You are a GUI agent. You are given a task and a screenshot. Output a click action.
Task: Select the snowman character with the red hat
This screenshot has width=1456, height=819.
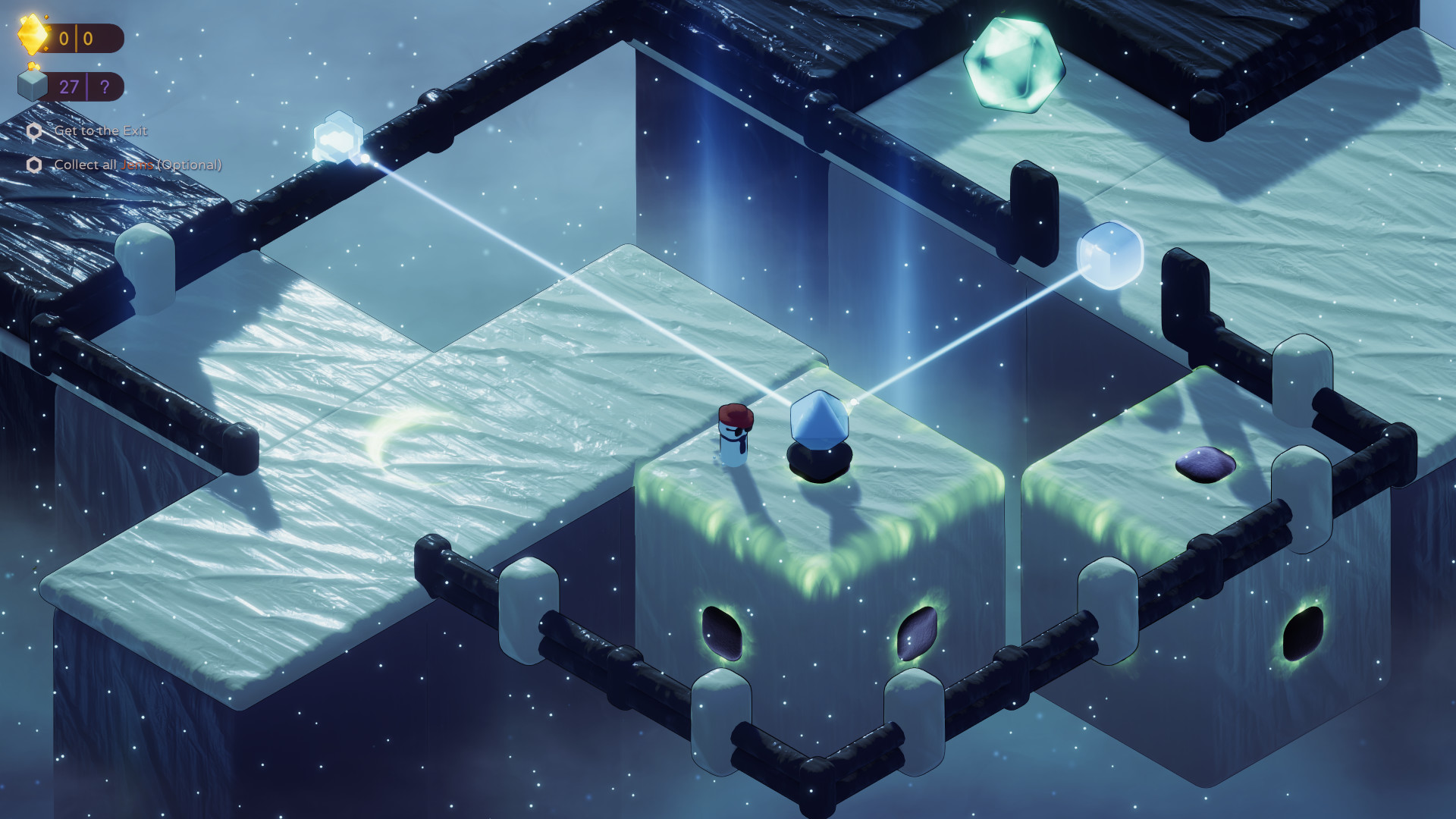(x=734, y=436)
